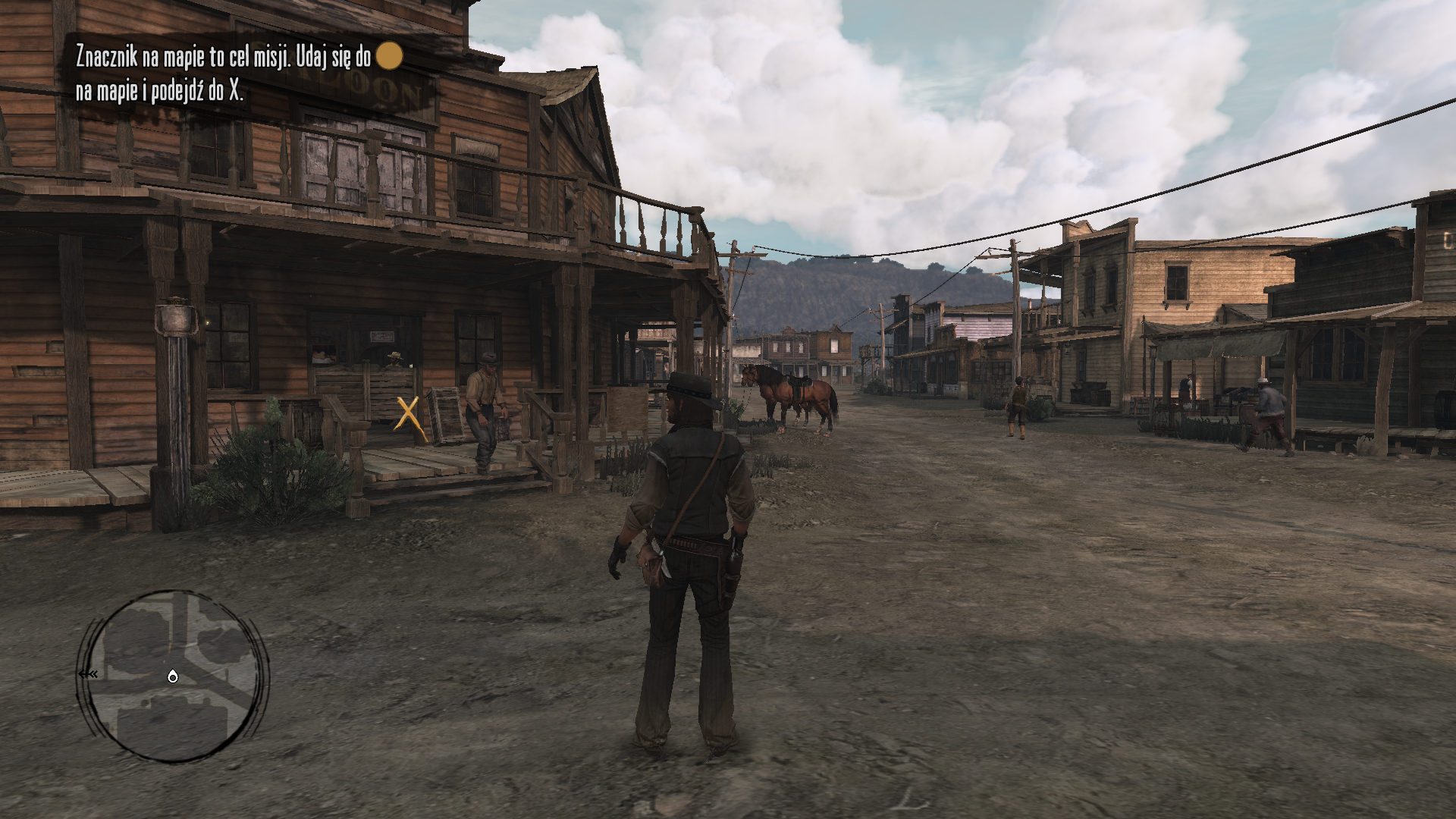Viewport: 1456px width, 819px height.
Task: Open the circular minimap
Action: tap(173, 676)
